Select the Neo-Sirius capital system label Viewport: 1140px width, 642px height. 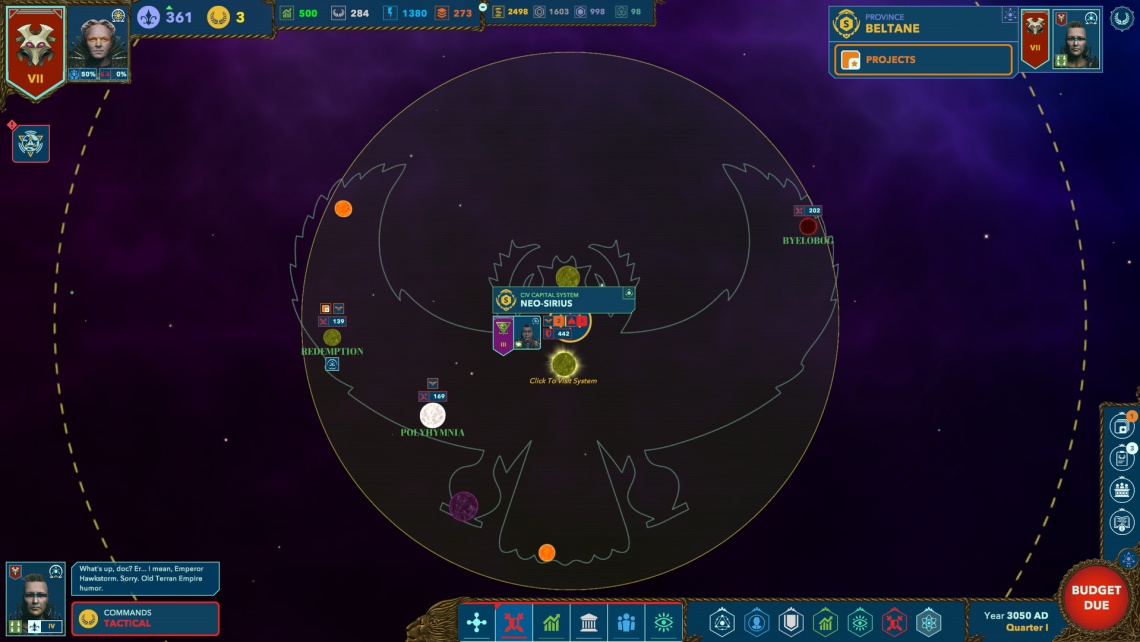[x=563, y=300]
